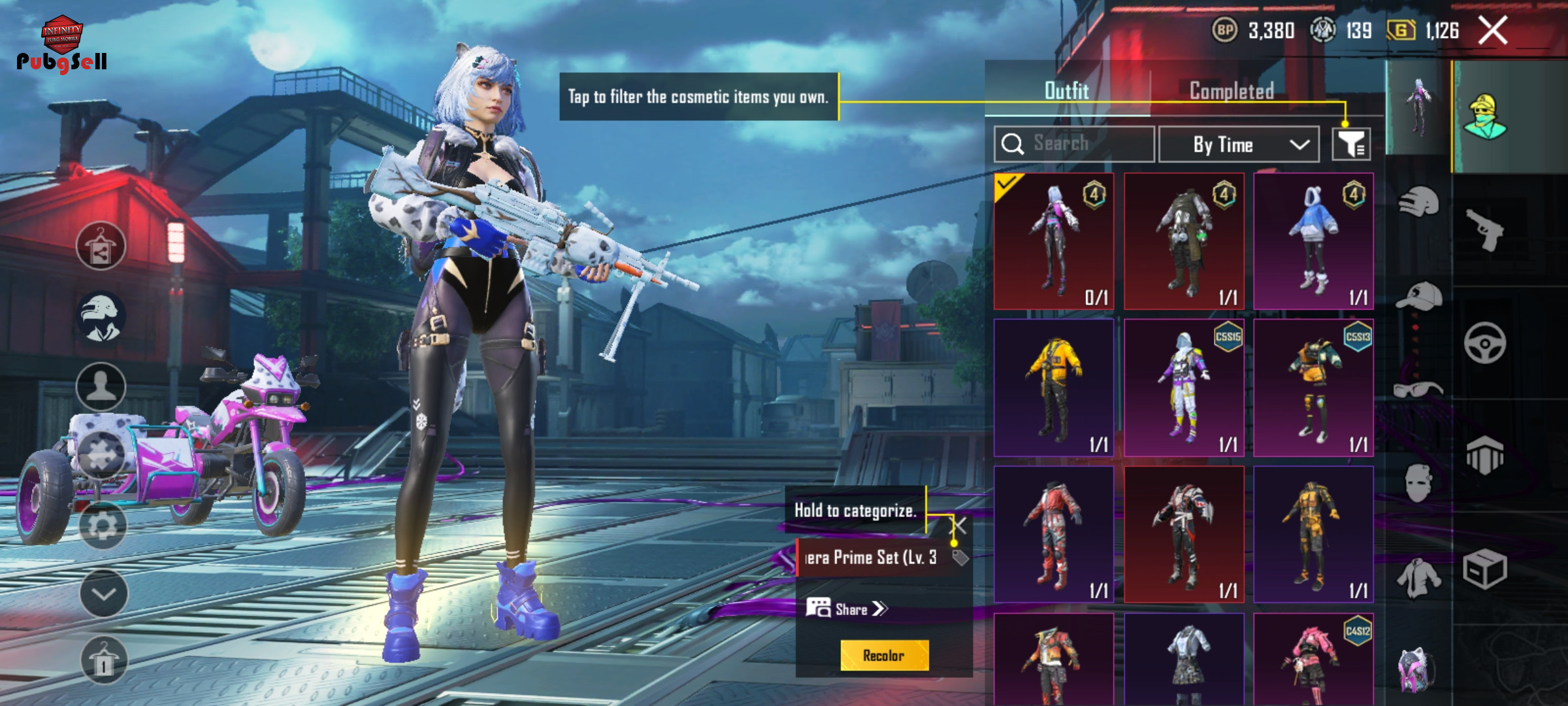
Task: Open the glasses accessory category
Action: pos(1417,390)
